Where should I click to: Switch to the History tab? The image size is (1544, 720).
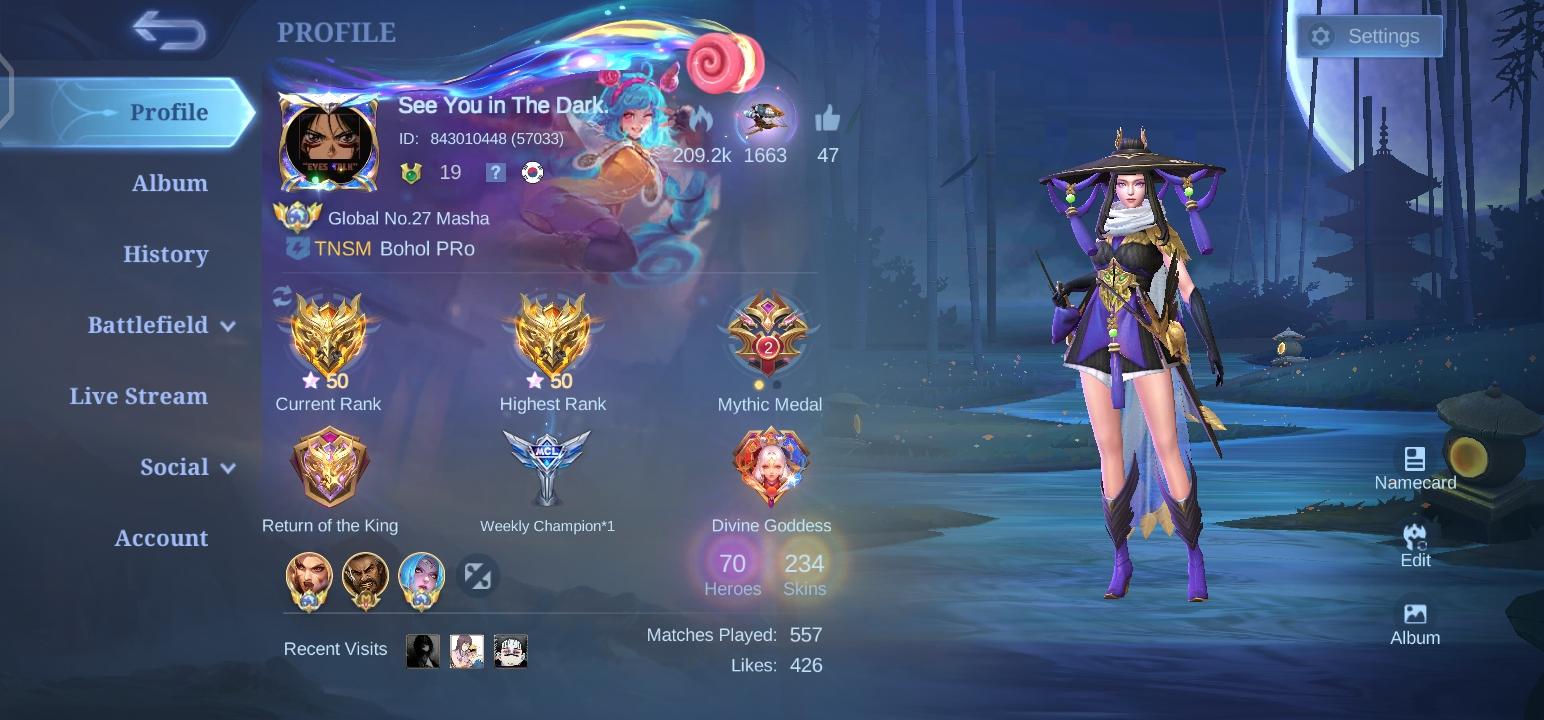[165, 255]
